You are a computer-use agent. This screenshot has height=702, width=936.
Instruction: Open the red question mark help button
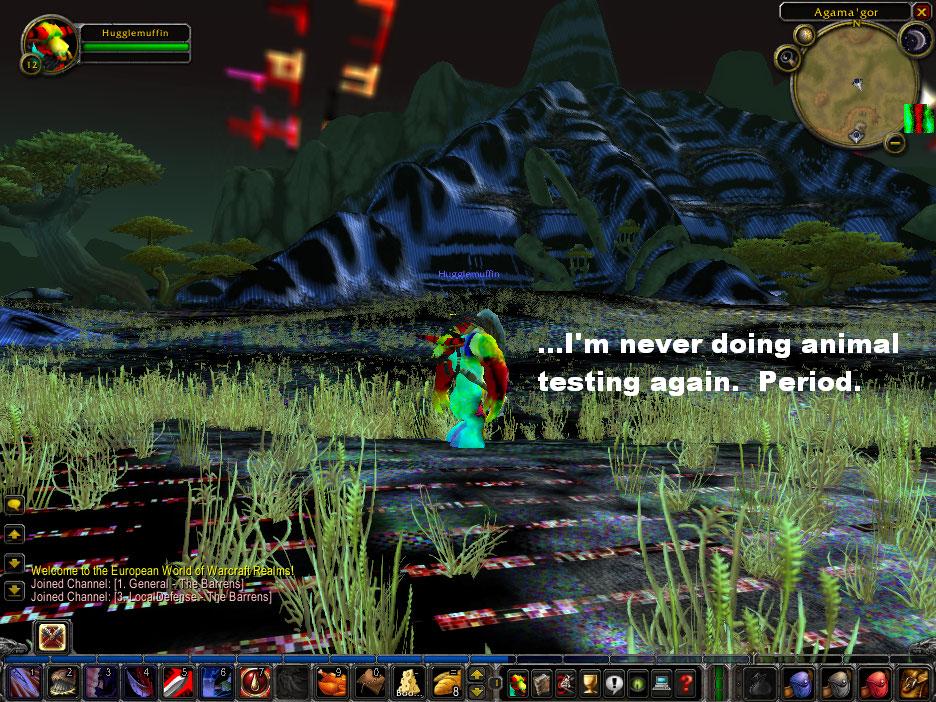686,683
